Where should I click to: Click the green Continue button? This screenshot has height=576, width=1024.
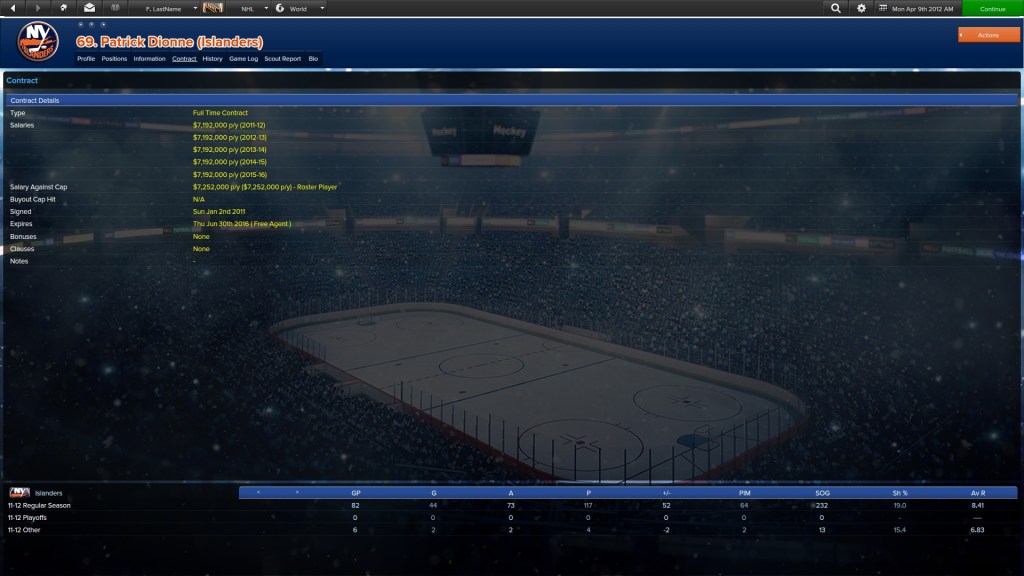coord(992,8)
